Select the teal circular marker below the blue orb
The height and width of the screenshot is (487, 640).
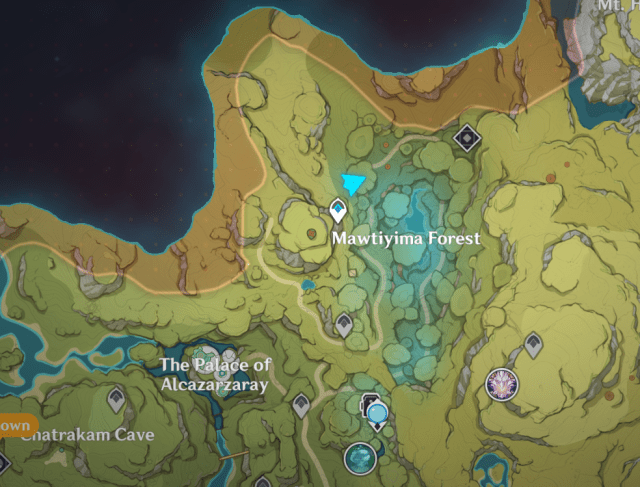click(359, 459)
